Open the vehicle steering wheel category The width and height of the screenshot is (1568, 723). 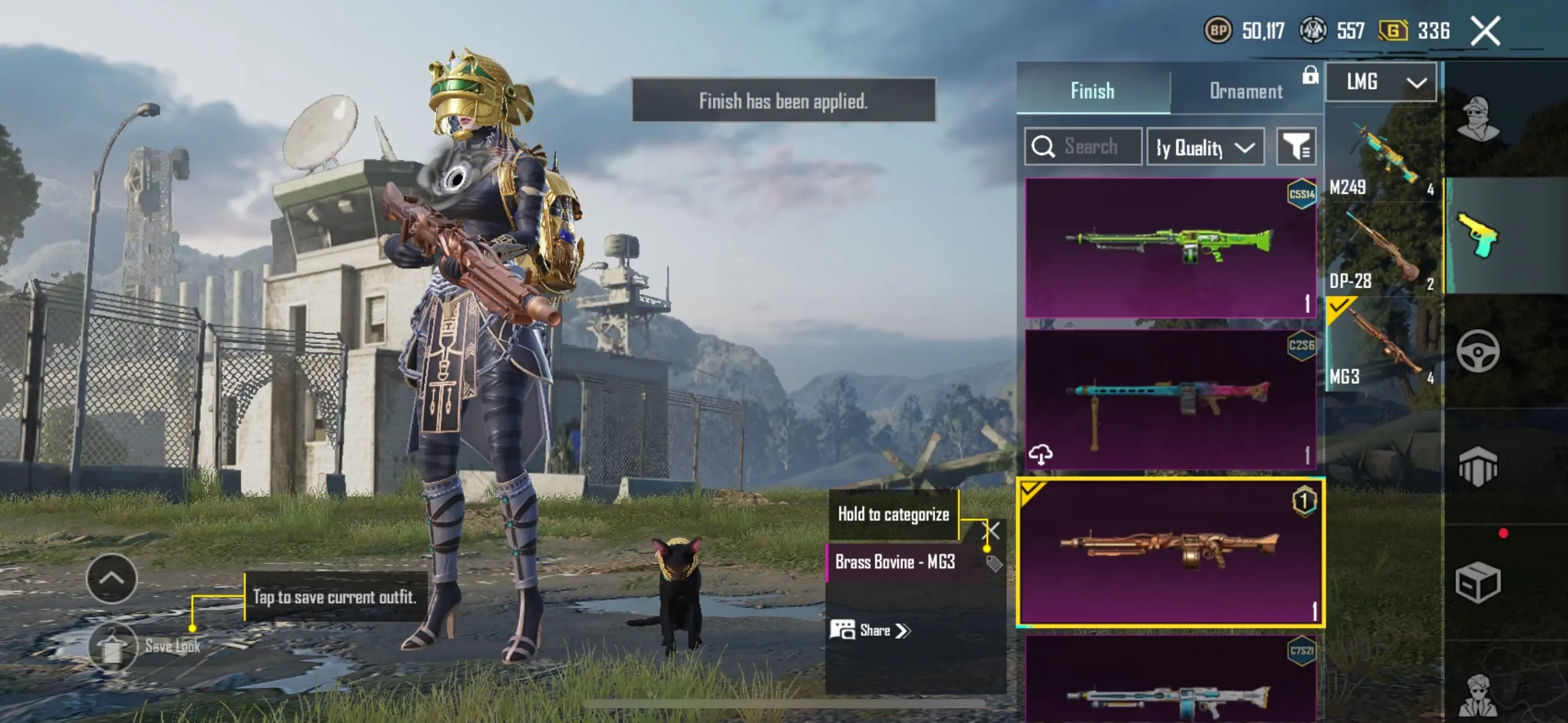pos(1478,351)
